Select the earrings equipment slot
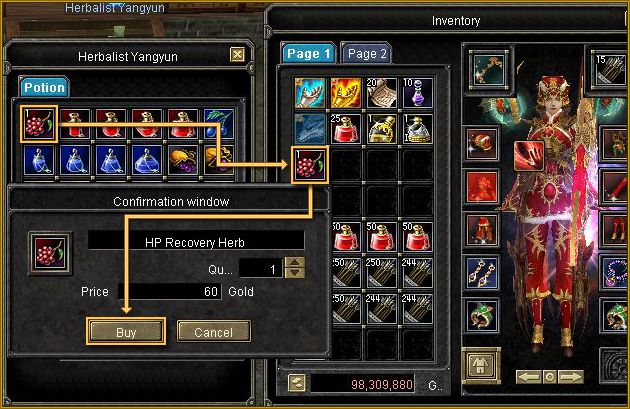 [482, 272]
